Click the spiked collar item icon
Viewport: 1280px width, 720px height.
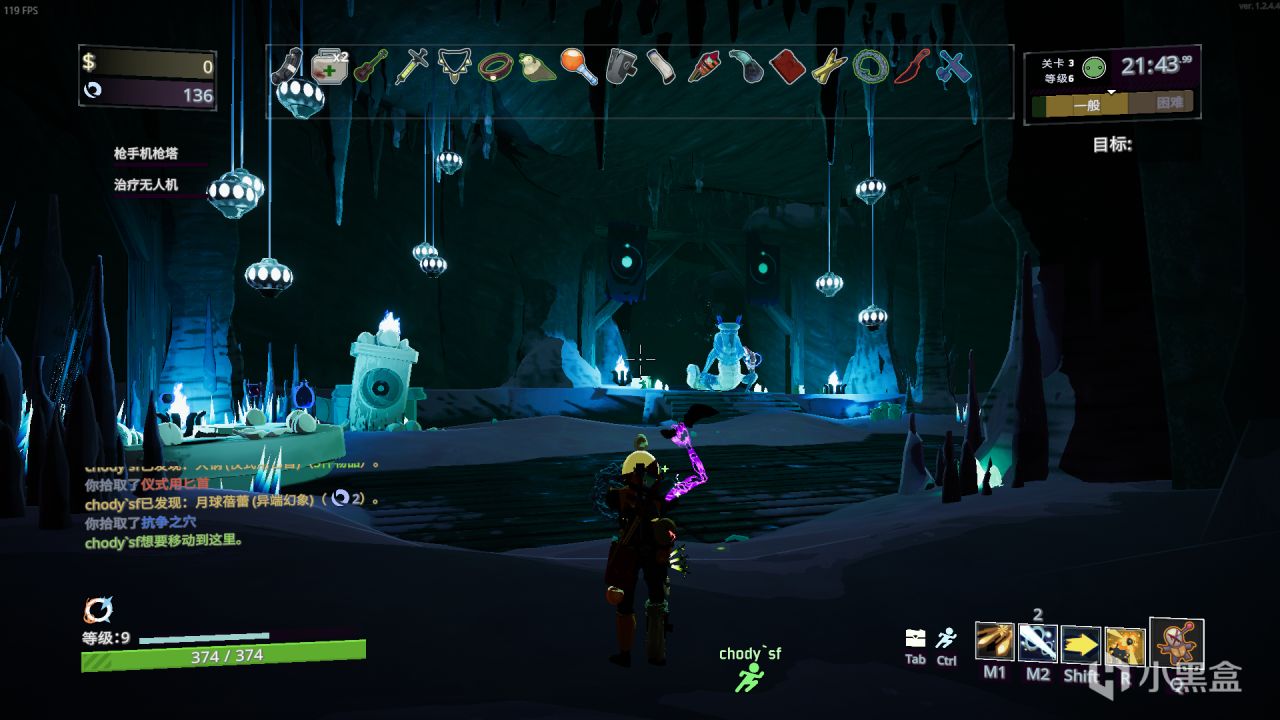[x=453, y=67]
